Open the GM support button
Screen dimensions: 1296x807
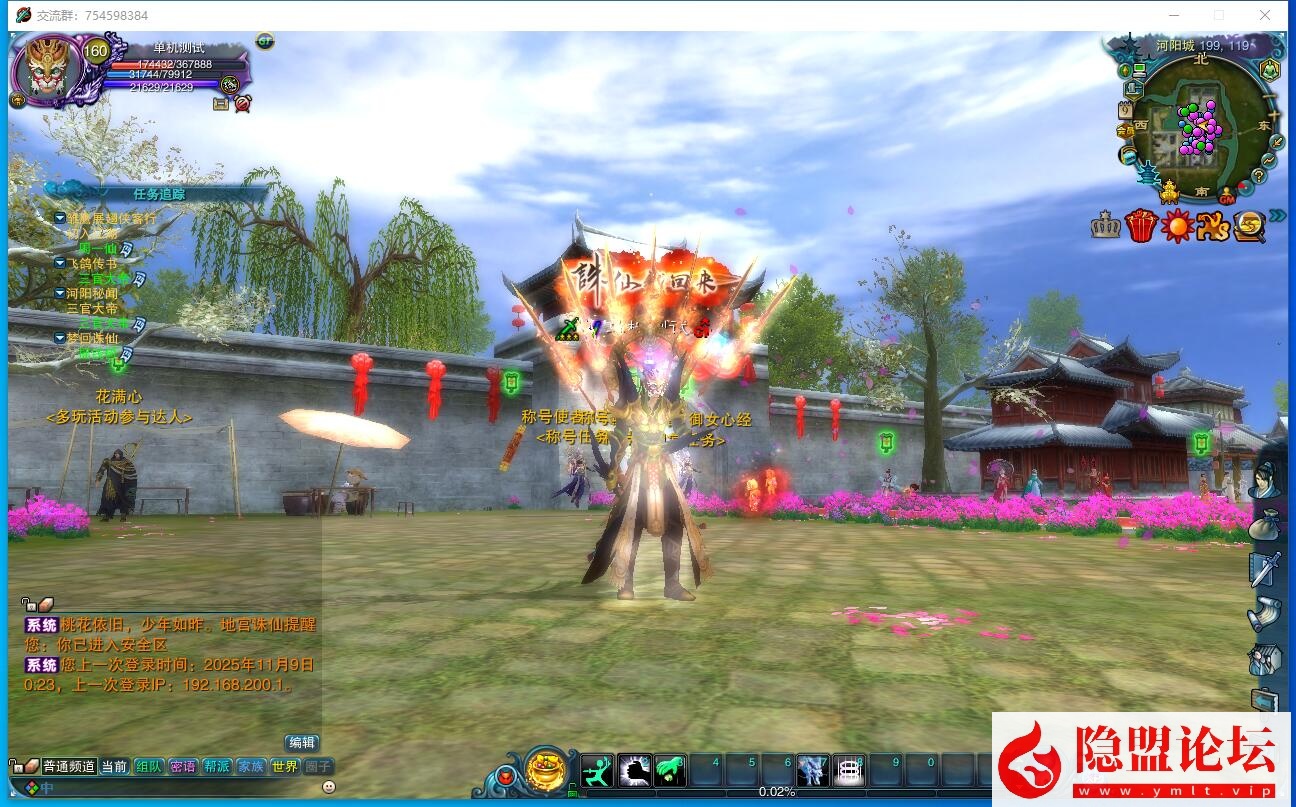coord(1227,198)
